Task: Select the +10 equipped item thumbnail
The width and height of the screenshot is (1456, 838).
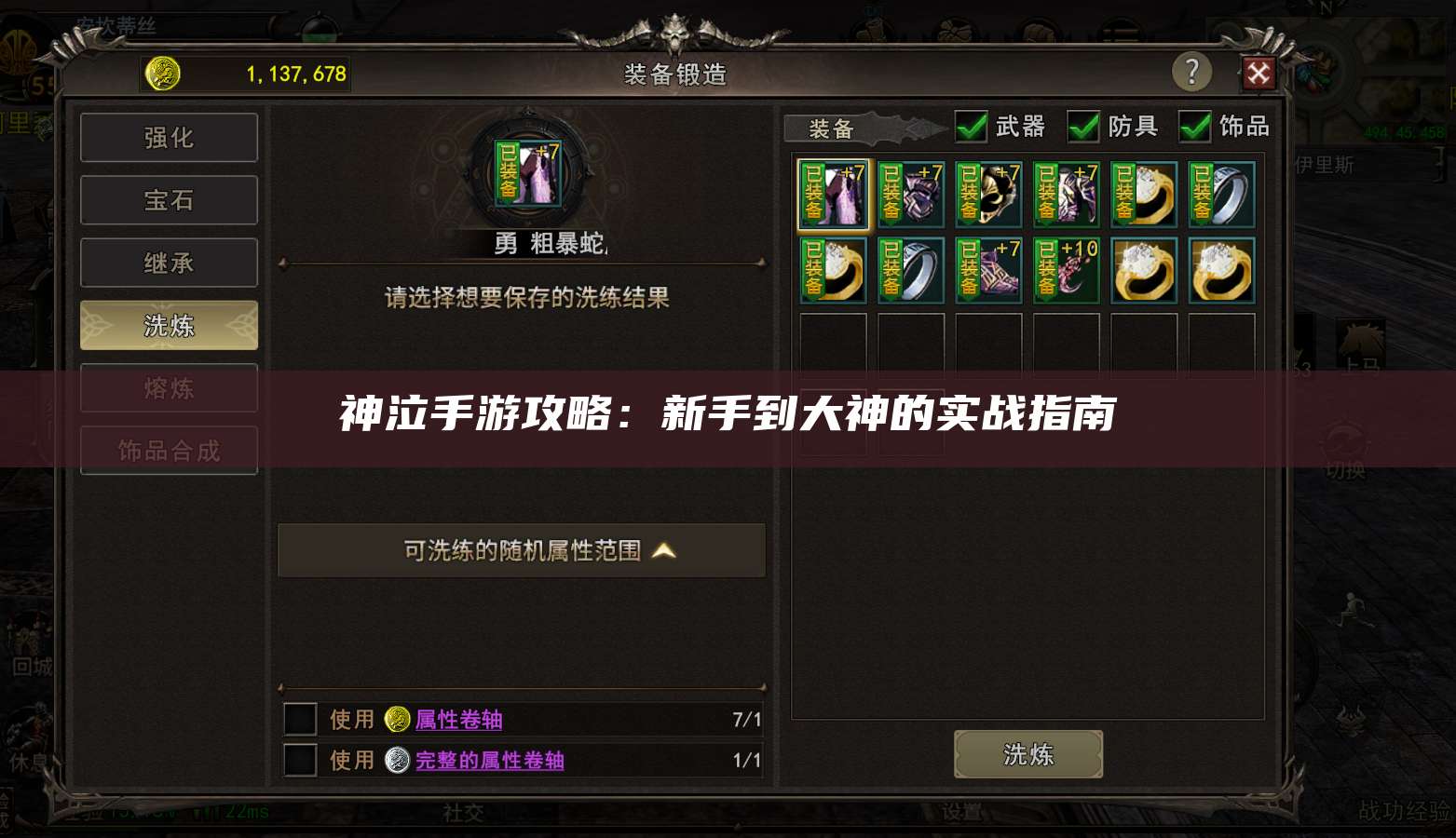Action: [x=1066, y=270]
